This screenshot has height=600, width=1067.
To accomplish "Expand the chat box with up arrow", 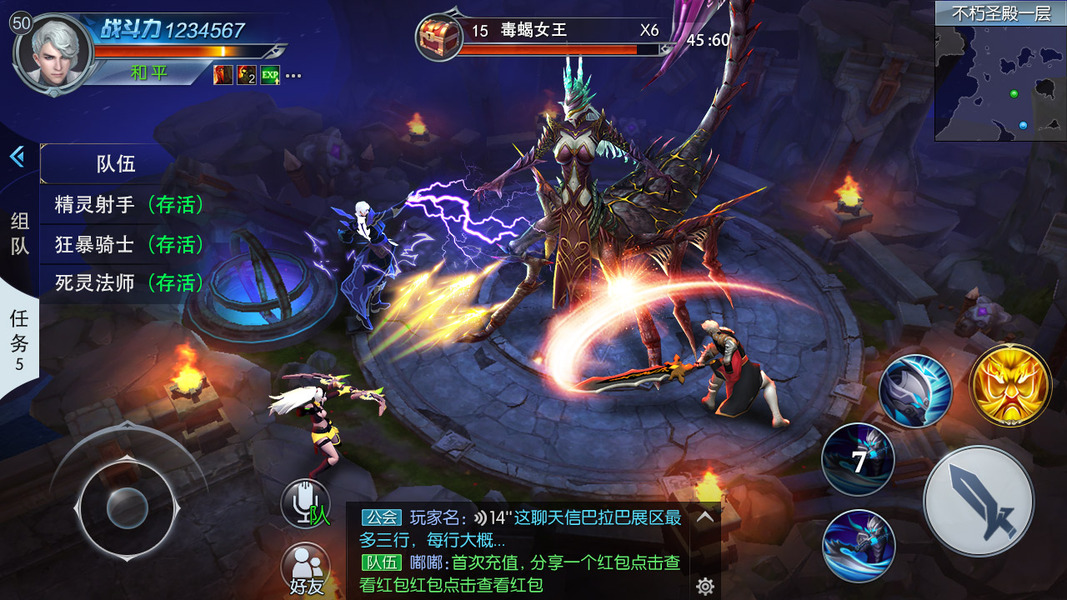I will click(705, 517).
